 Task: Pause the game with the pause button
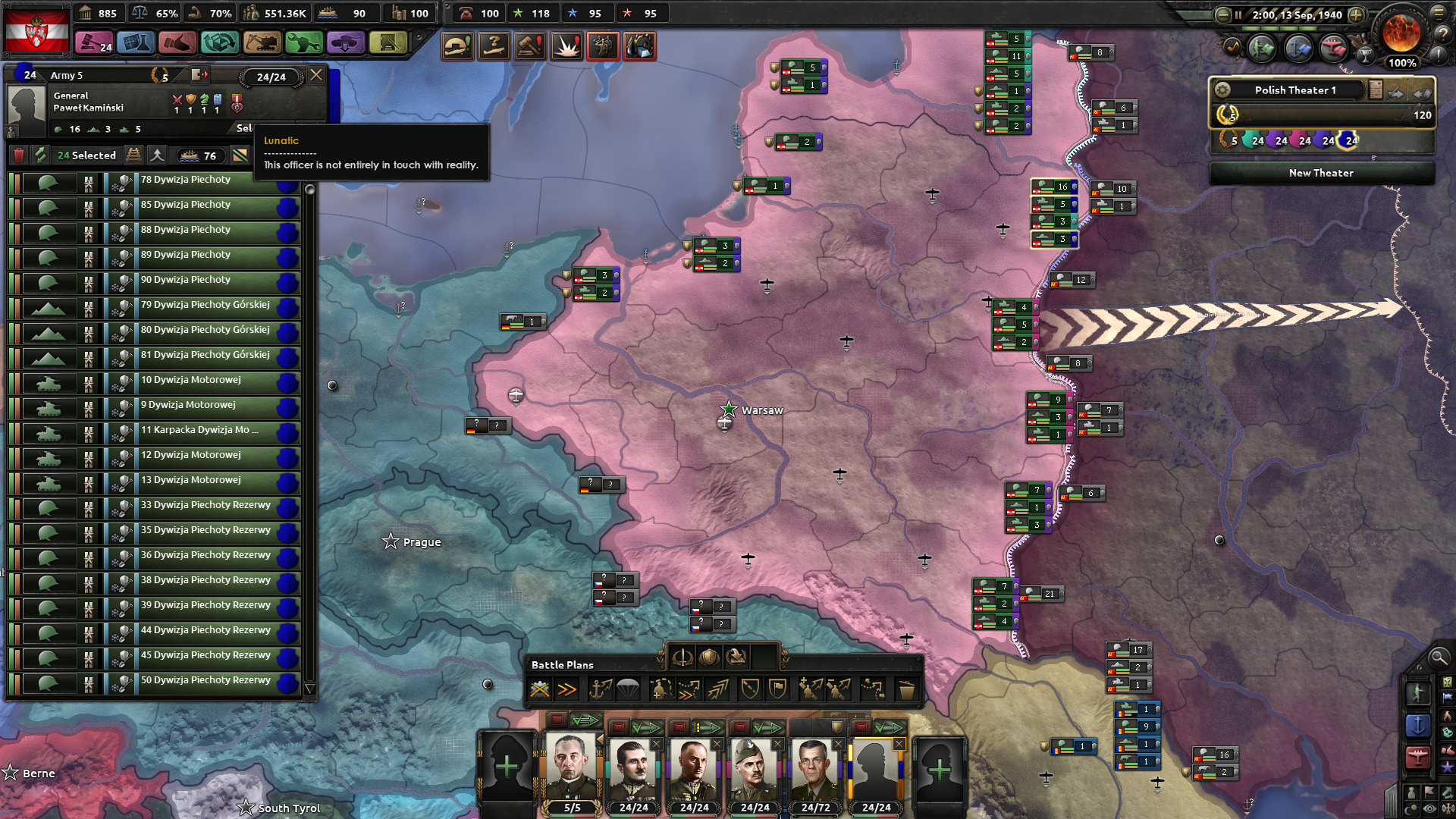pyautogui.click(x=1238, y=14)
